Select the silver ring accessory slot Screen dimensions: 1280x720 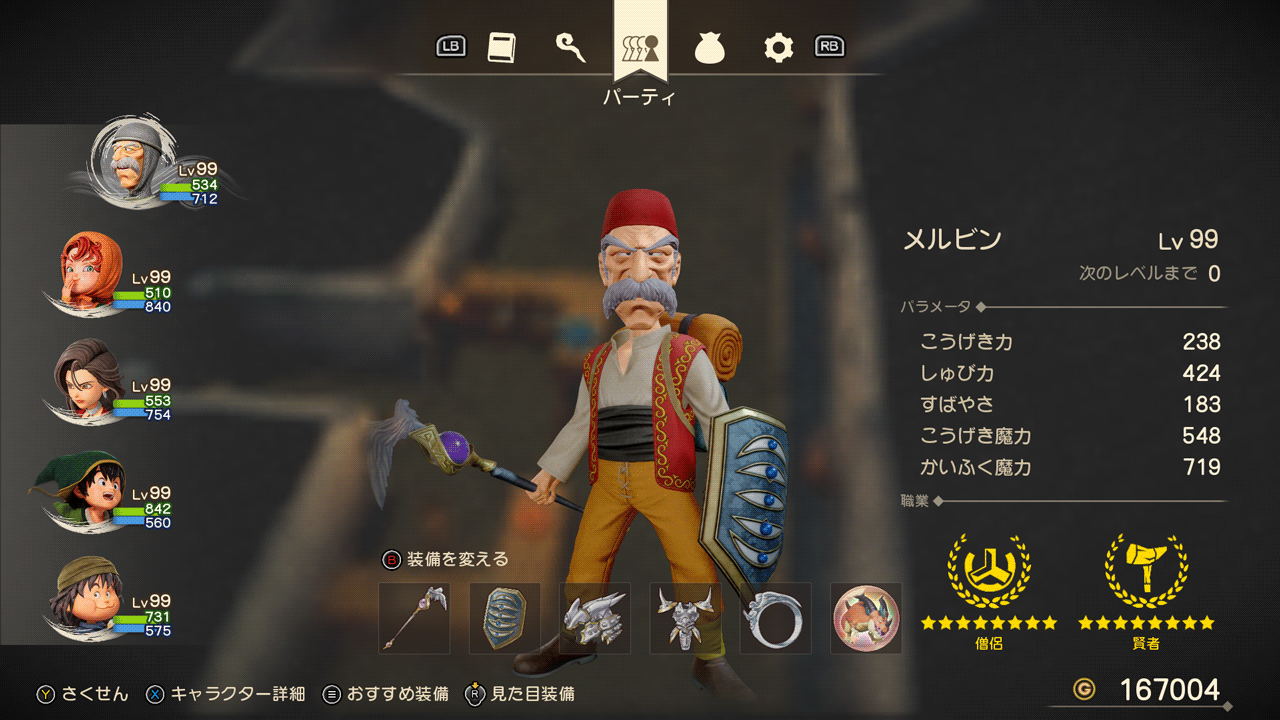[775, 618]
